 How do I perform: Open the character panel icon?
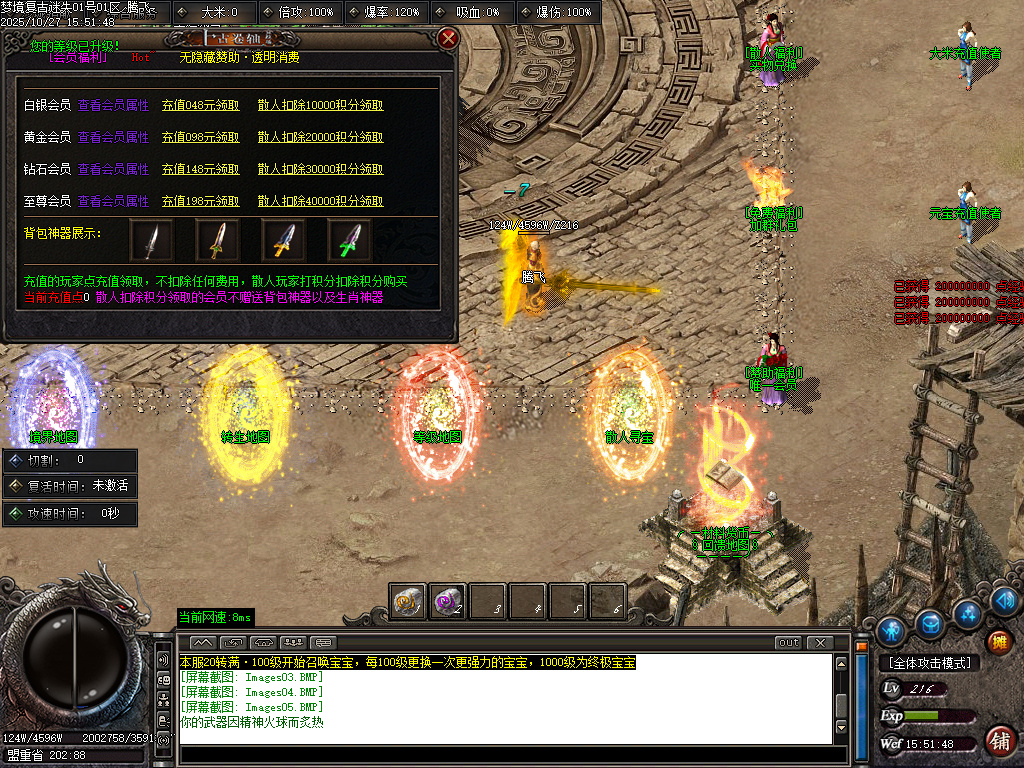(x=891, y=631)
